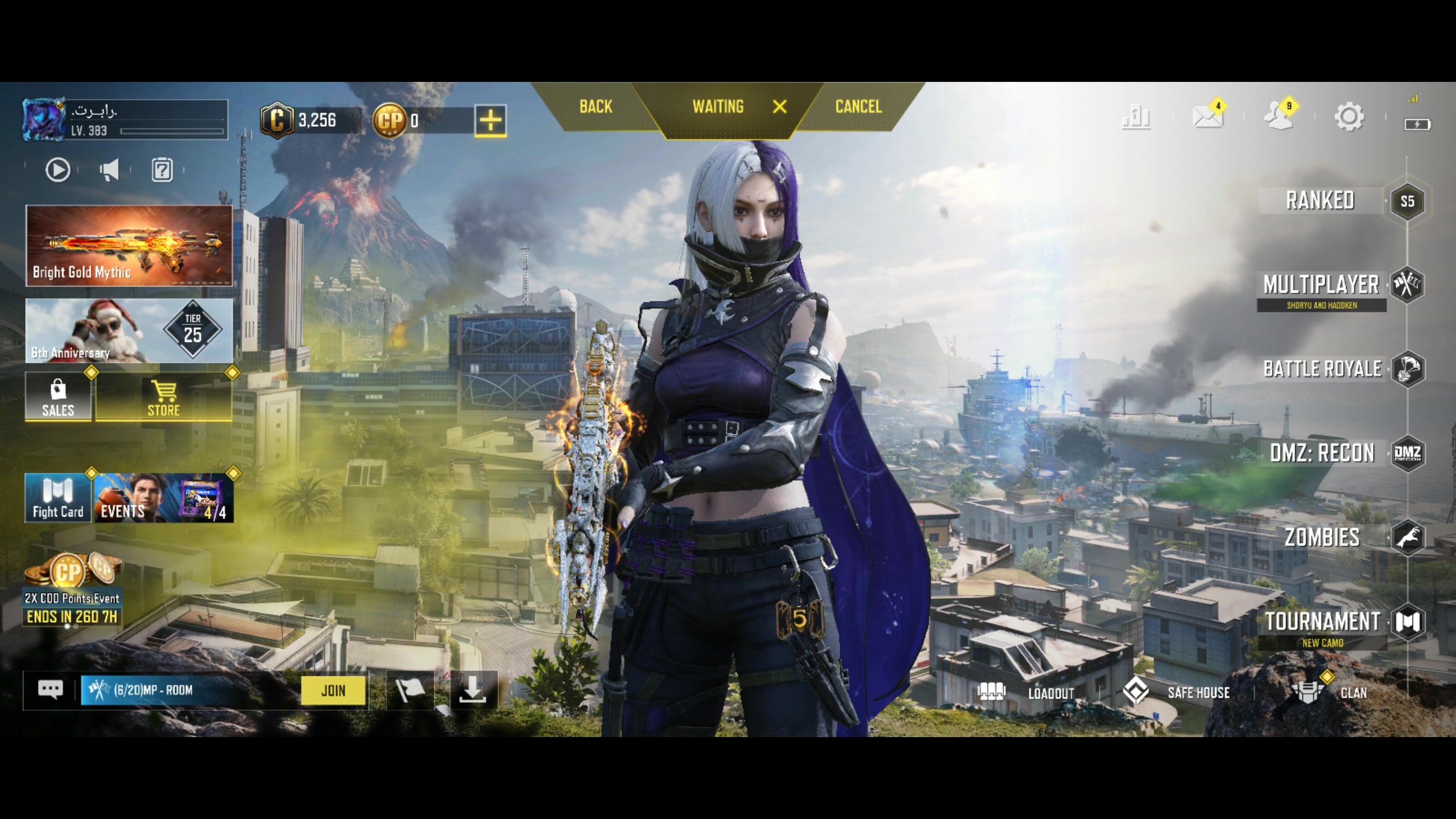Image resolution: width=1456 pixels, height=819 pixels.
Task: Choose the MULTIPLAYER mode
Action: click(1321, 285)
